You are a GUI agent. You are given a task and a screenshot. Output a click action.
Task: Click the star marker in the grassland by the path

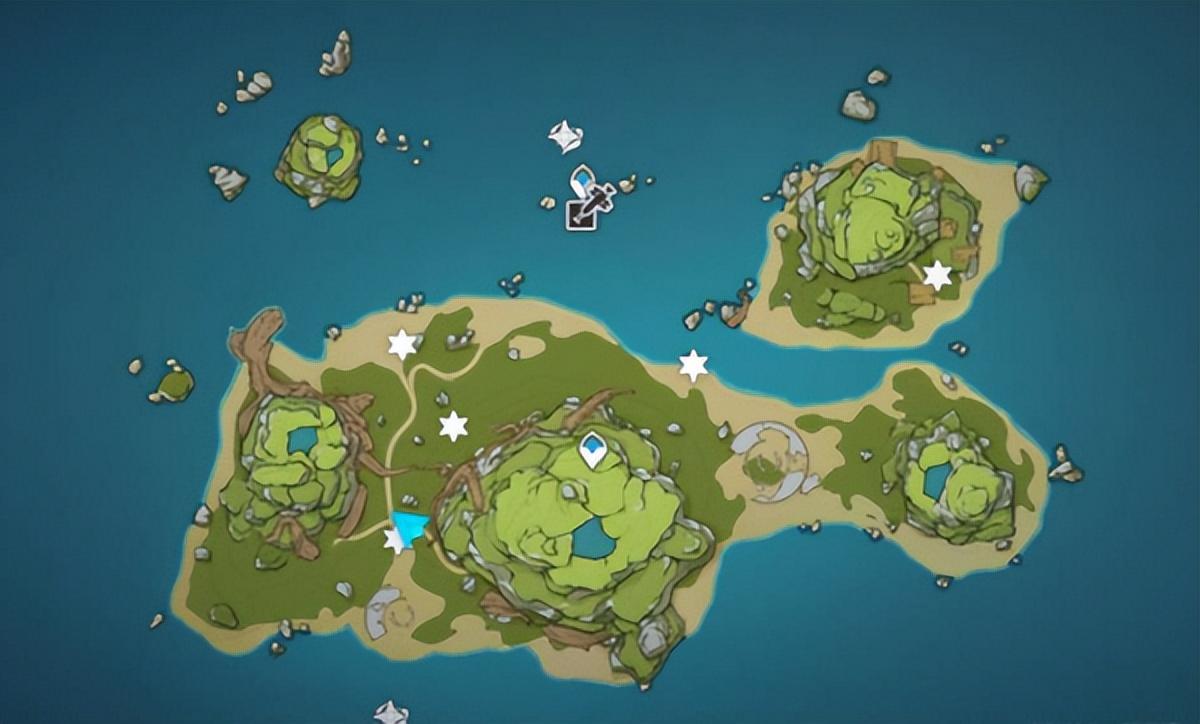point(454,426)
